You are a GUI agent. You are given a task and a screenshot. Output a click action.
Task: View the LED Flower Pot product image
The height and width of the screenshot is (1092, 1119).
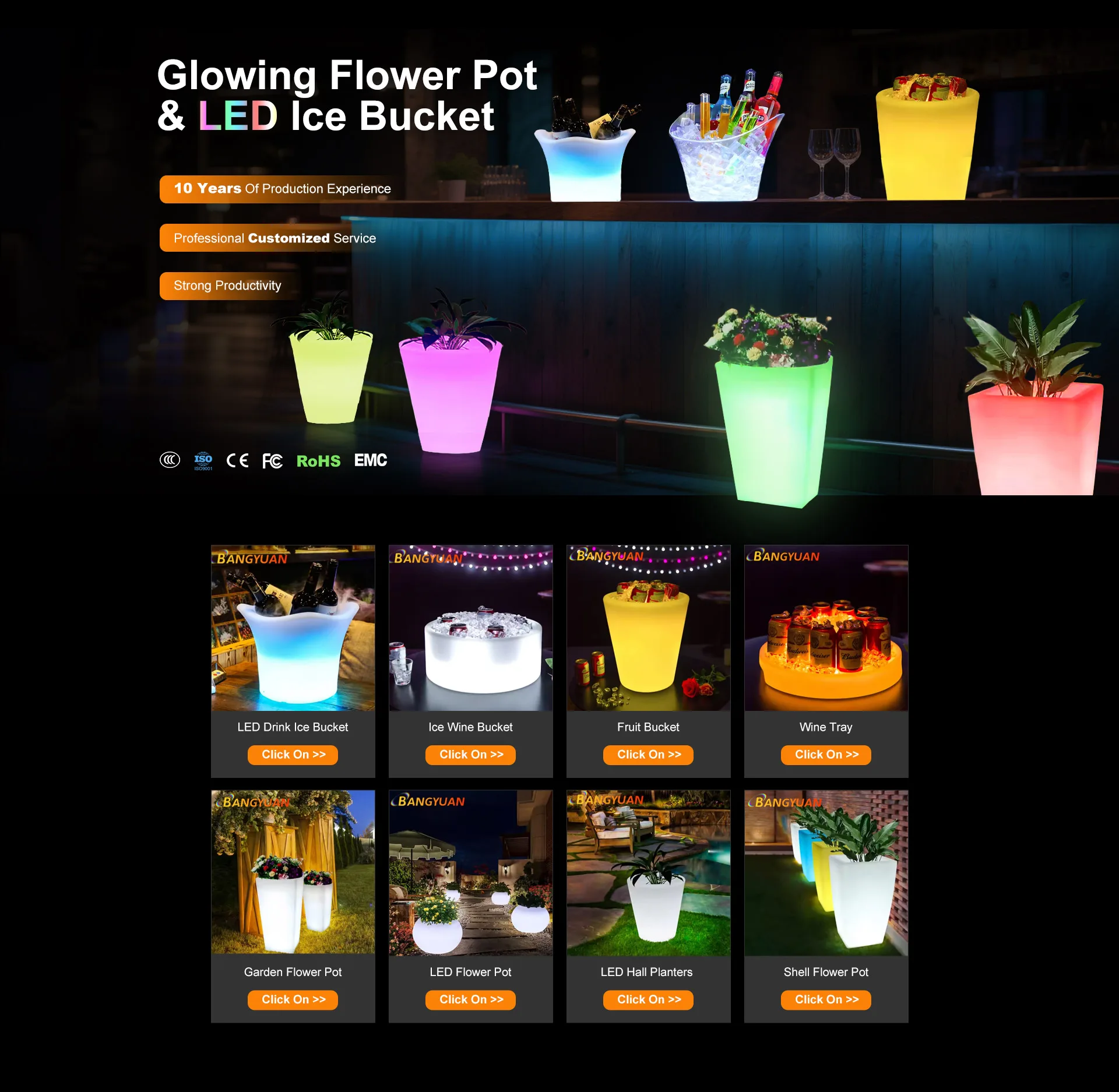pyautogui.click(x=470, y=872)
